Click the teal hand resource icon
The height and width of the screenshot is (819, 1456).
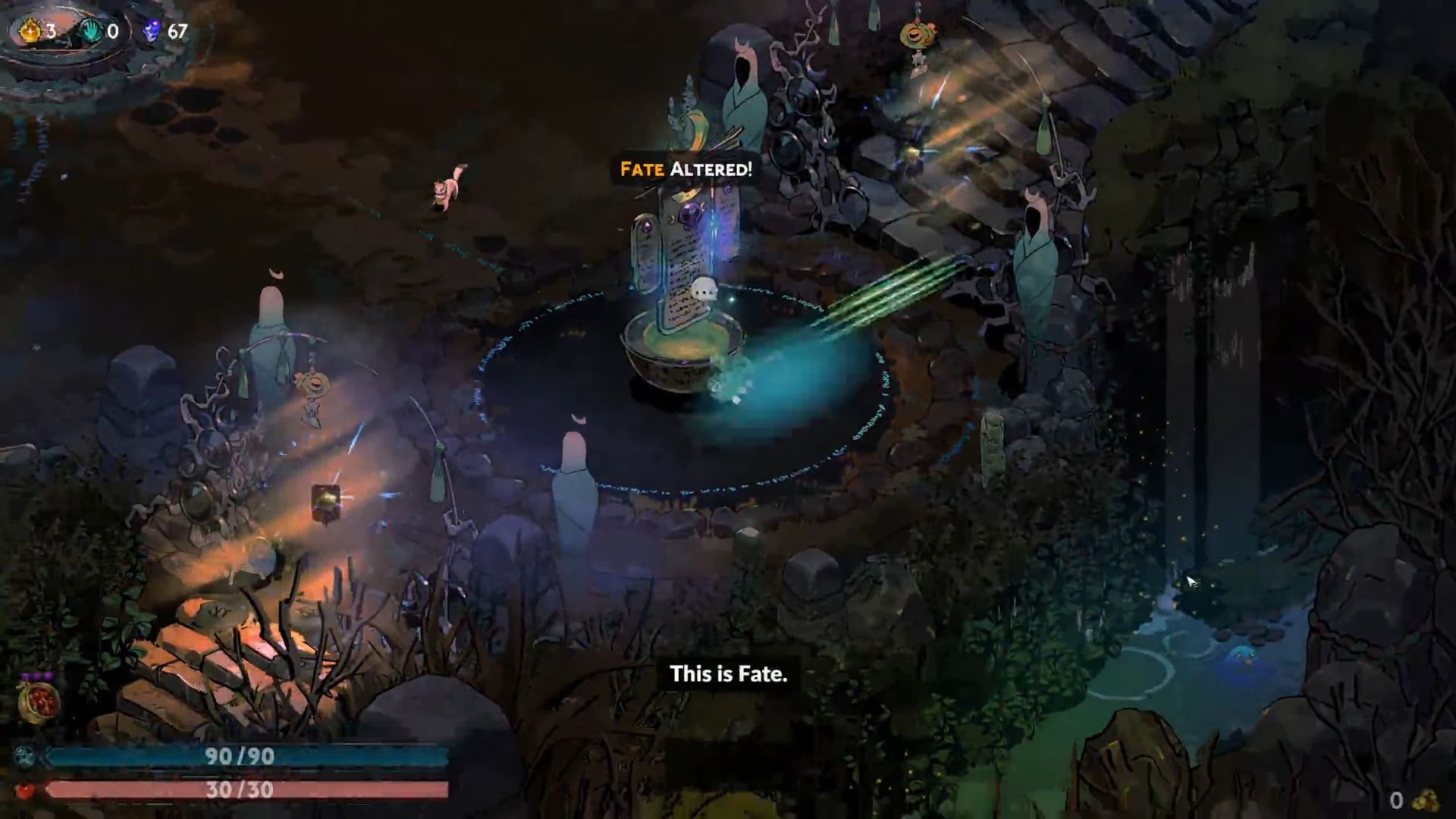pos(92,31)
